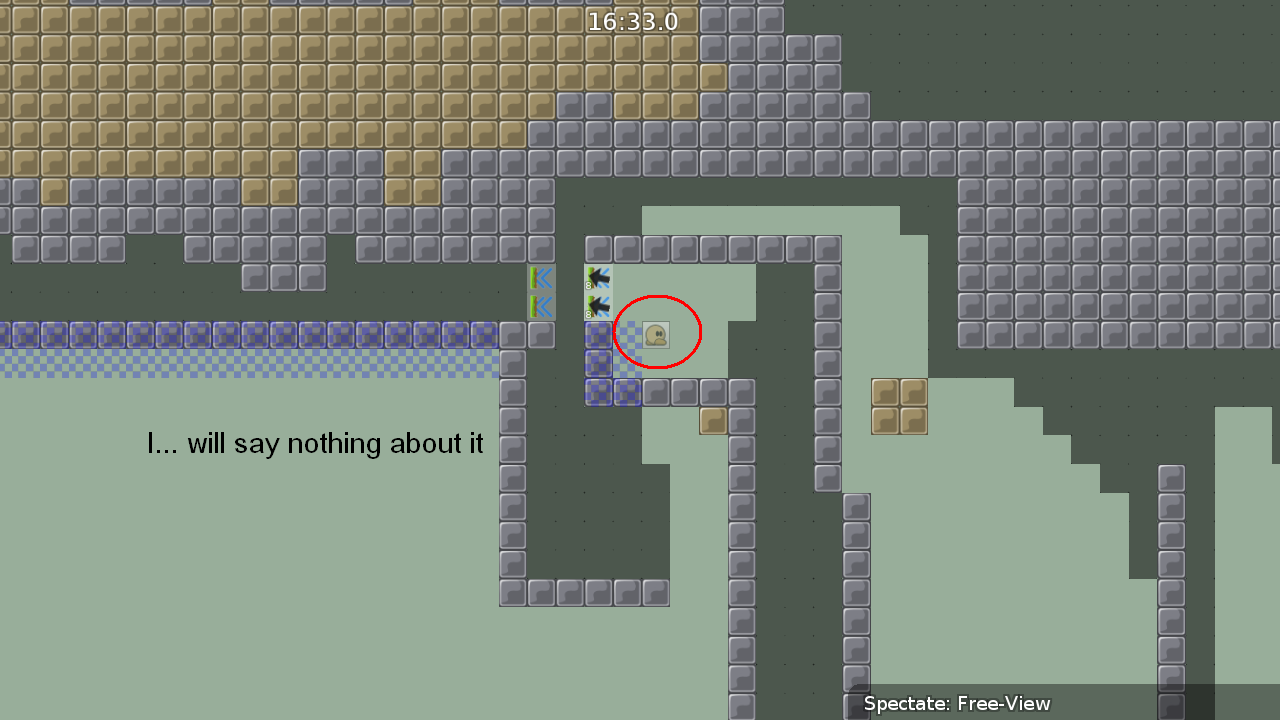This screenshot has height=720, width=1280.
Task: Click the Free-View label text
Action: pos(1003,703)
